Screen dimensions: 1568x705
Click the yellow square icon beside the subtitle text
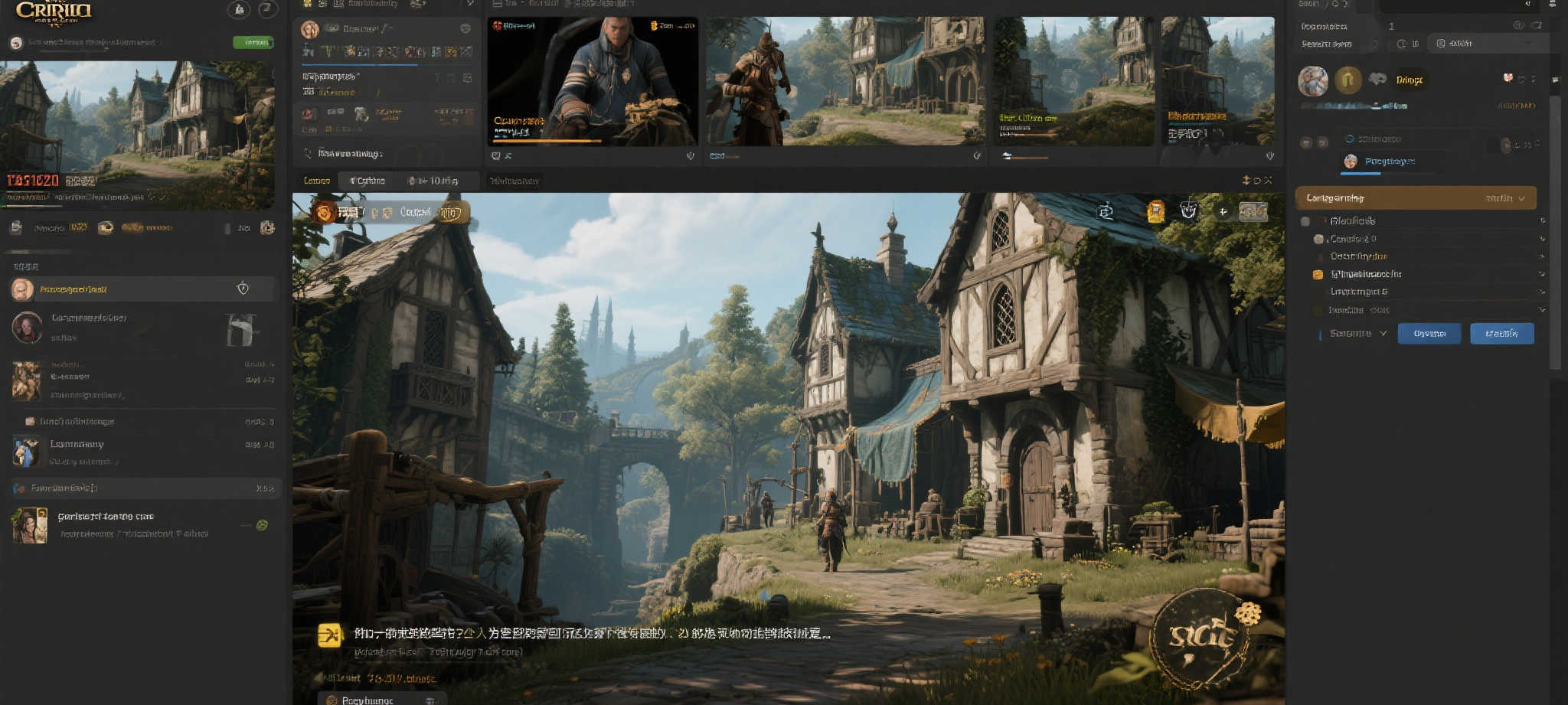pyautogui.click(x=330, y=635)
